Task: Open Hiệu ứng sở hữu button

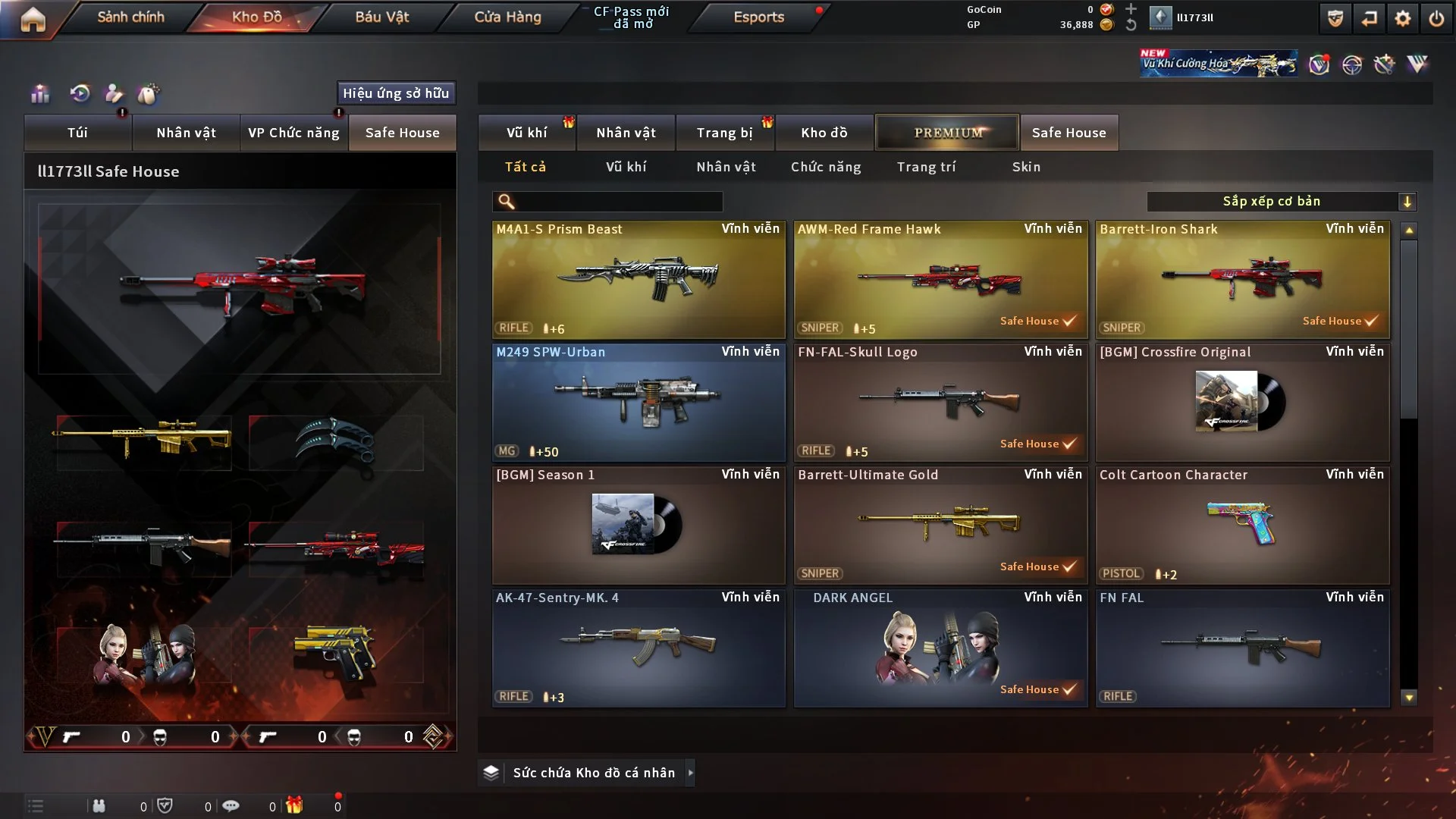Action: (x=396, y=93)
